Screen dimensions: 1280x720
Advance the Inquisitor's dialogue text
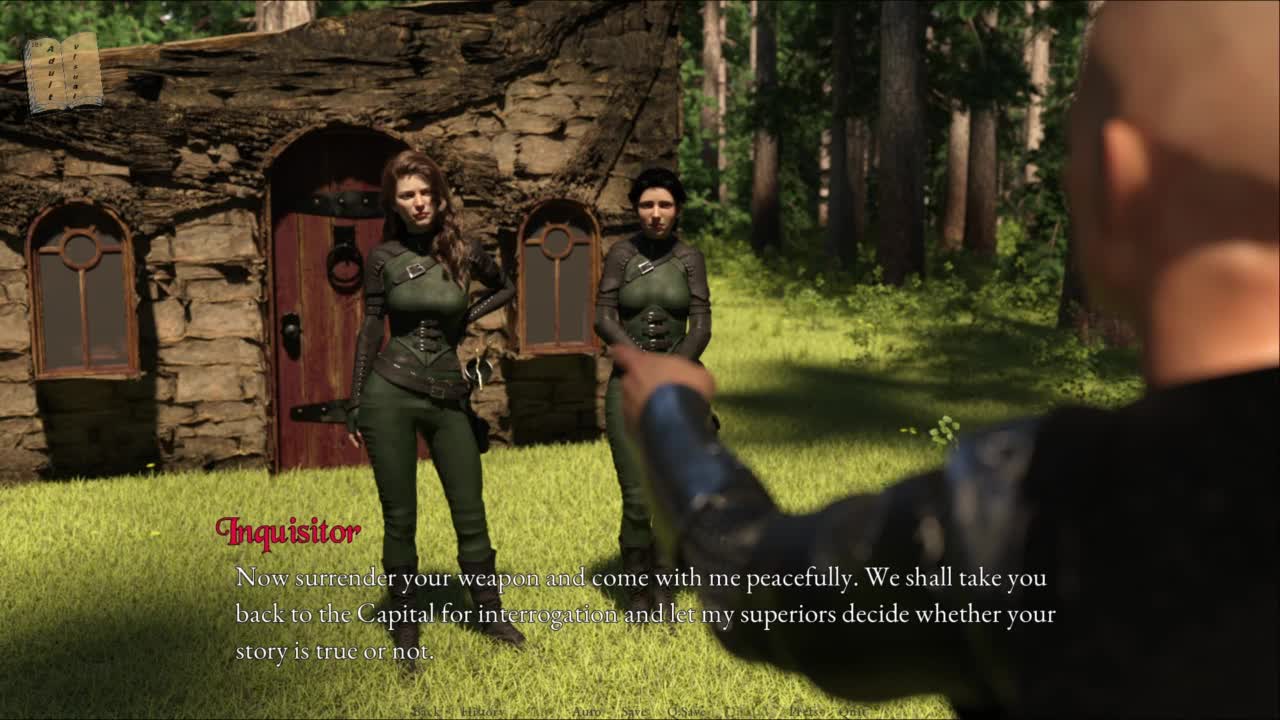tap(640, 613)
